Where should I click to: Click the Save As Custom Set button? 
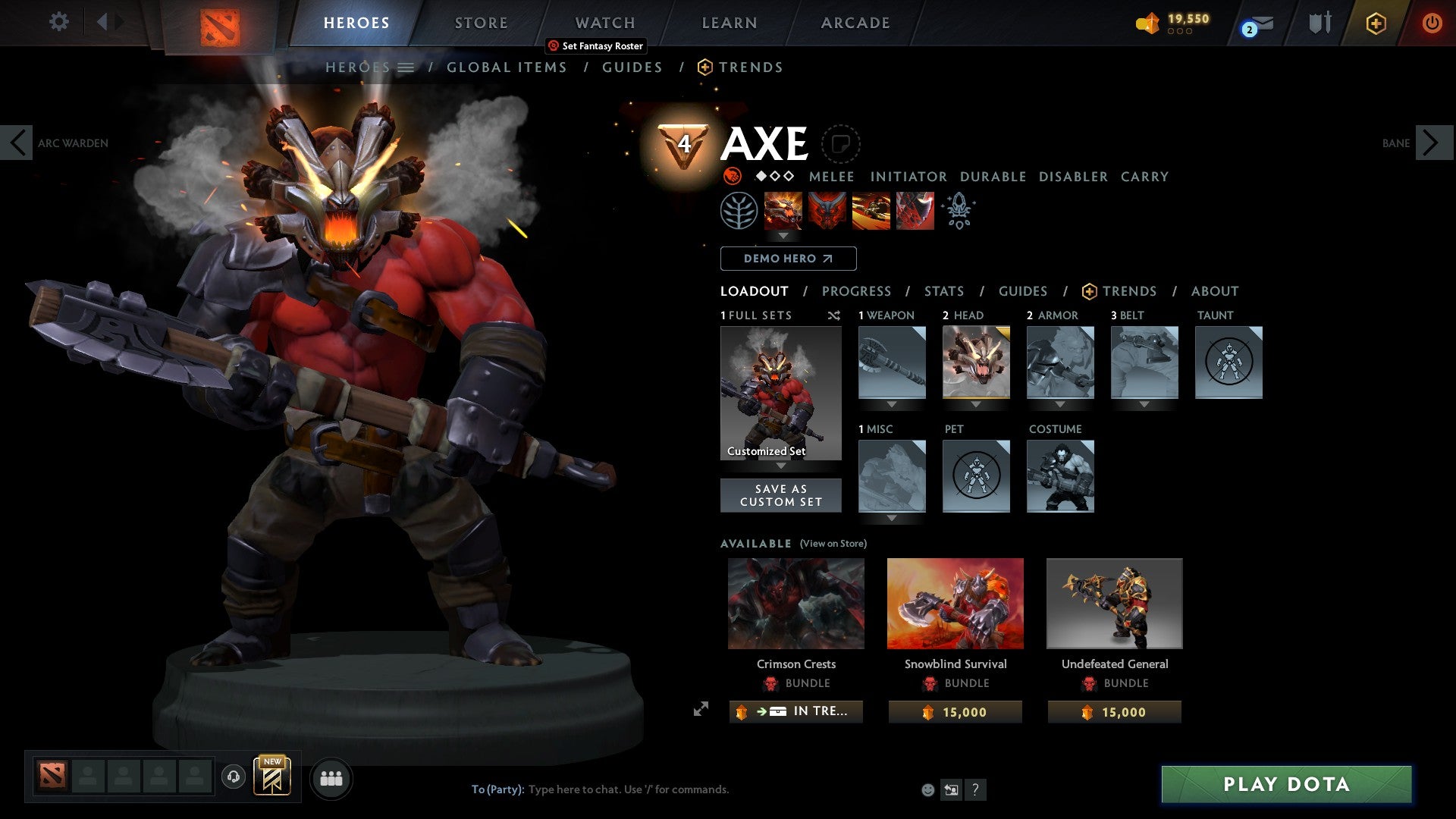(780, 495)
